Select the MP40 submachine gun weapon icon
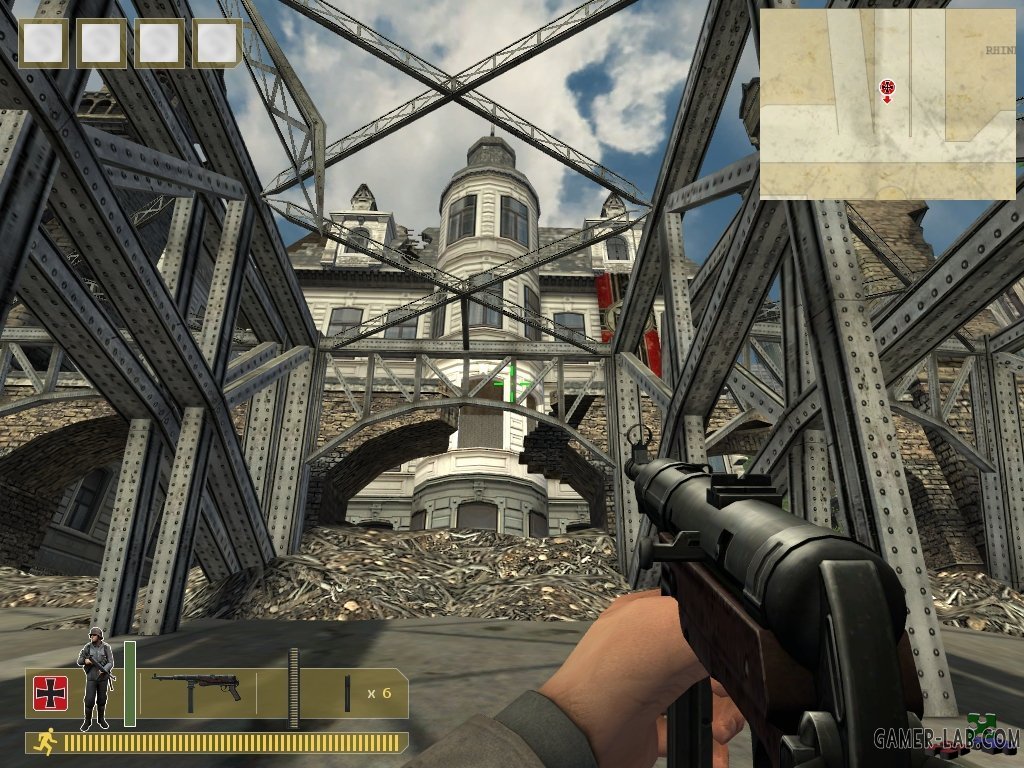Viewport: 1024px width, 768px height. click(196, 689)
